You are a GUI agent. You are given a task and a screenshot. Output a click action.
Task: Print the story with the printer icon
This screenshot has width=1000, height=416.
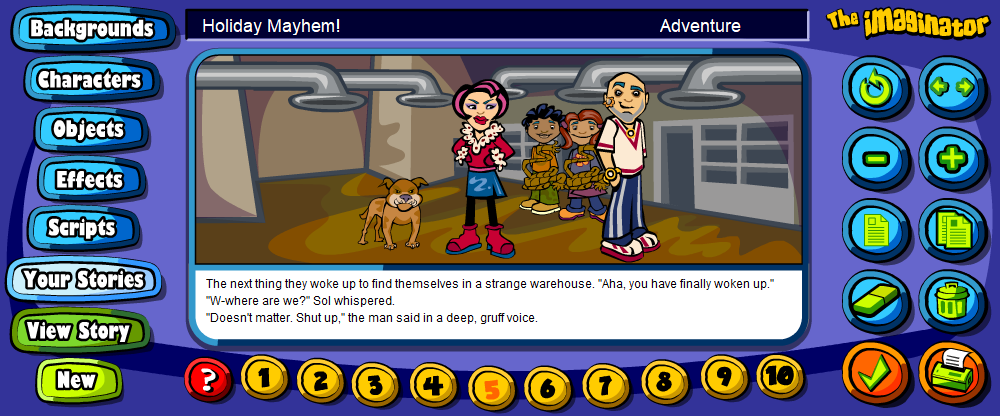(951, 373)
